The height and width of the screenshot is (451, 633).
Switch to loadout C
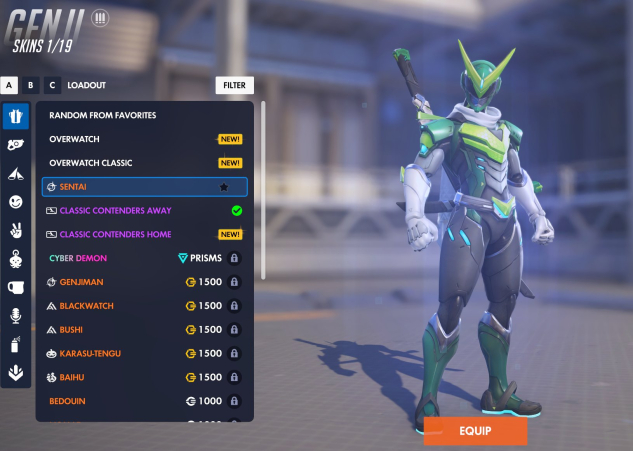tap(52, 86)
